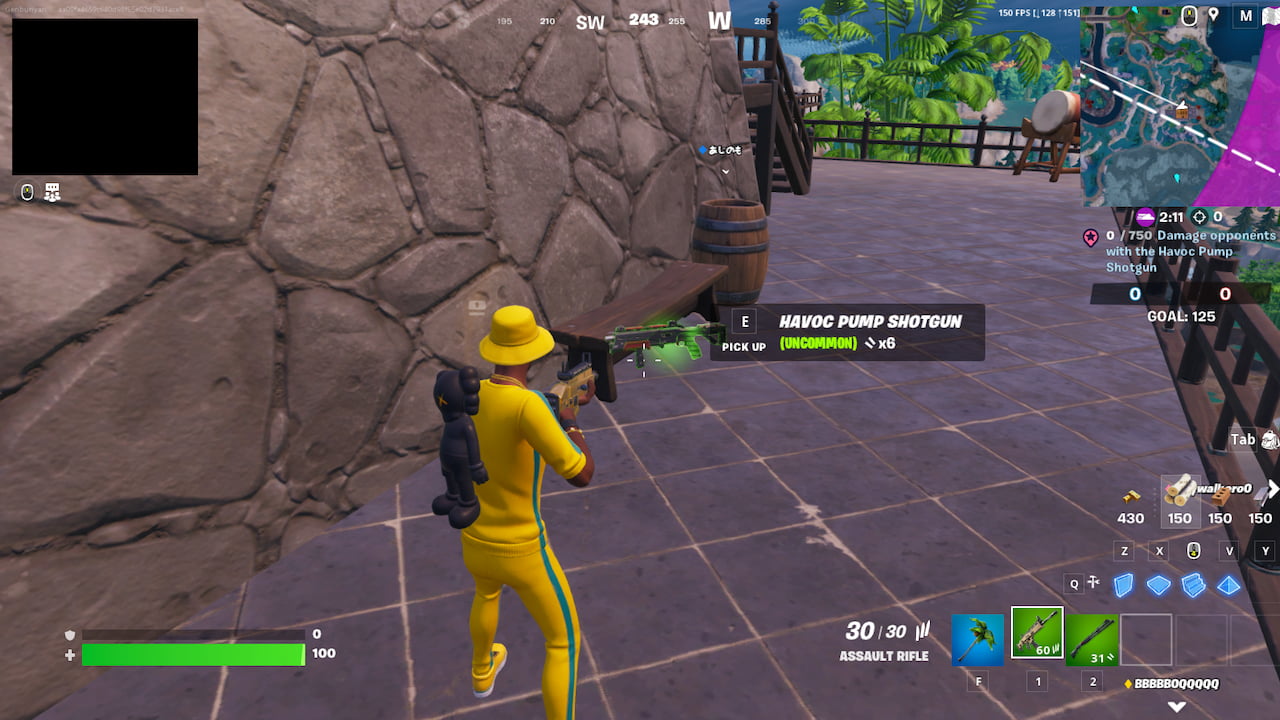Image resolution: width=1280 pixels, height=720 pixels.
Task: Click the white arrow beside the metal count
Action: (1272, 490)
